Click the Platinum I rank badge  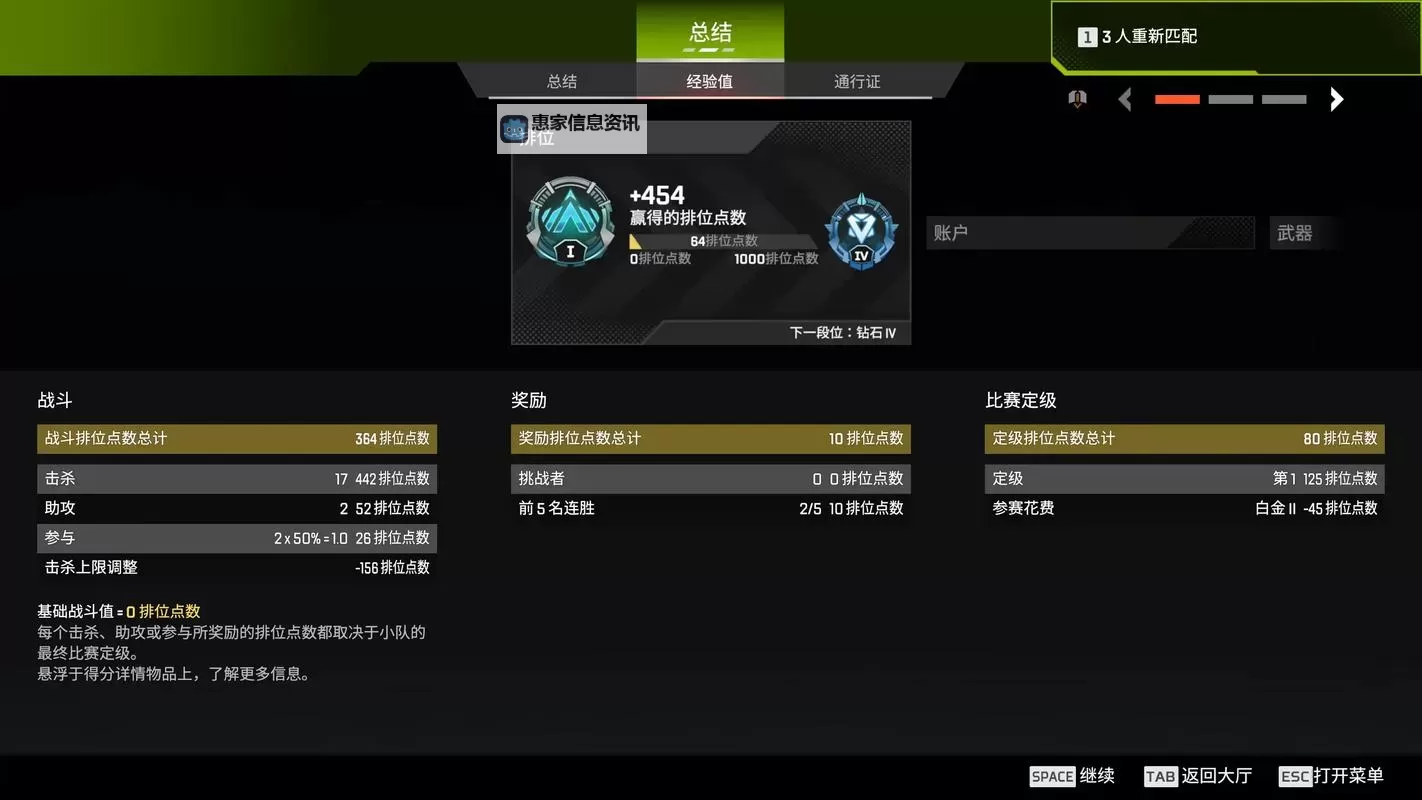569,222
